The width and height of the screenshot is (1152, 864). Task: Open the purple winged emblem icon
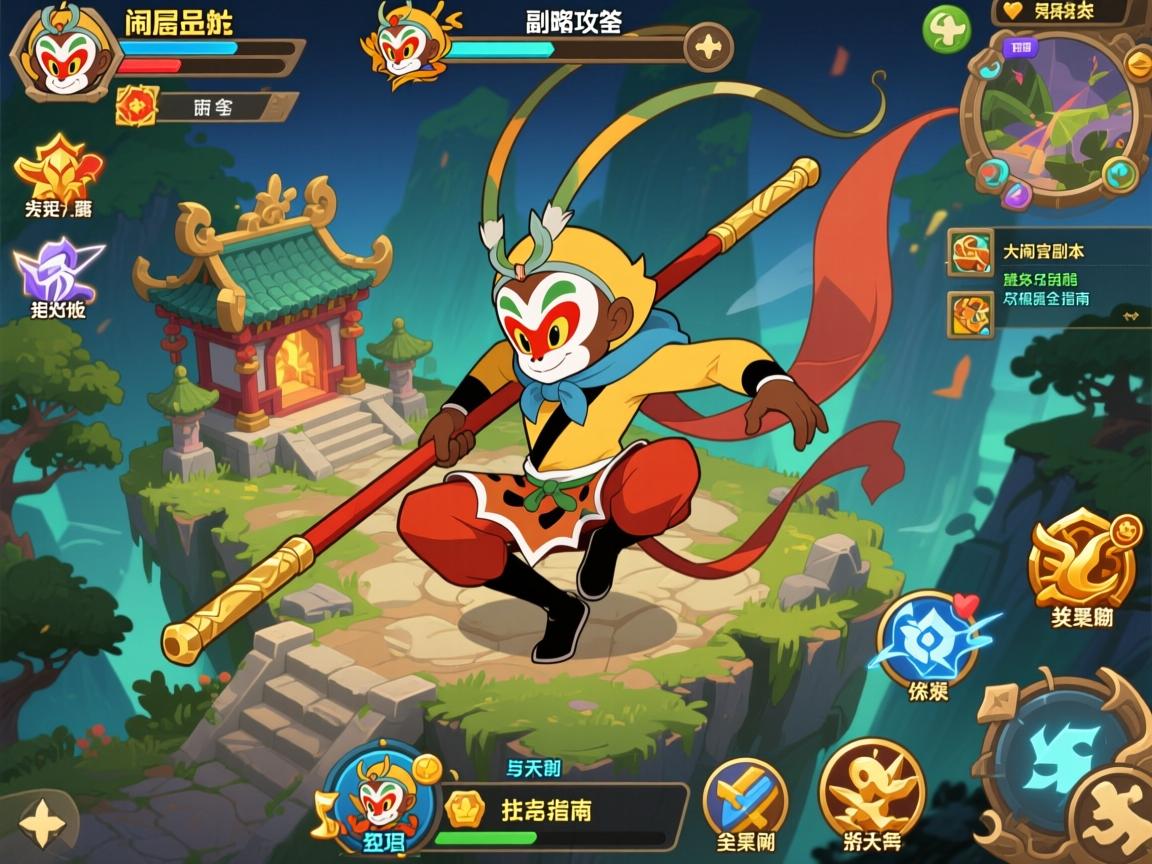[56, 270]
